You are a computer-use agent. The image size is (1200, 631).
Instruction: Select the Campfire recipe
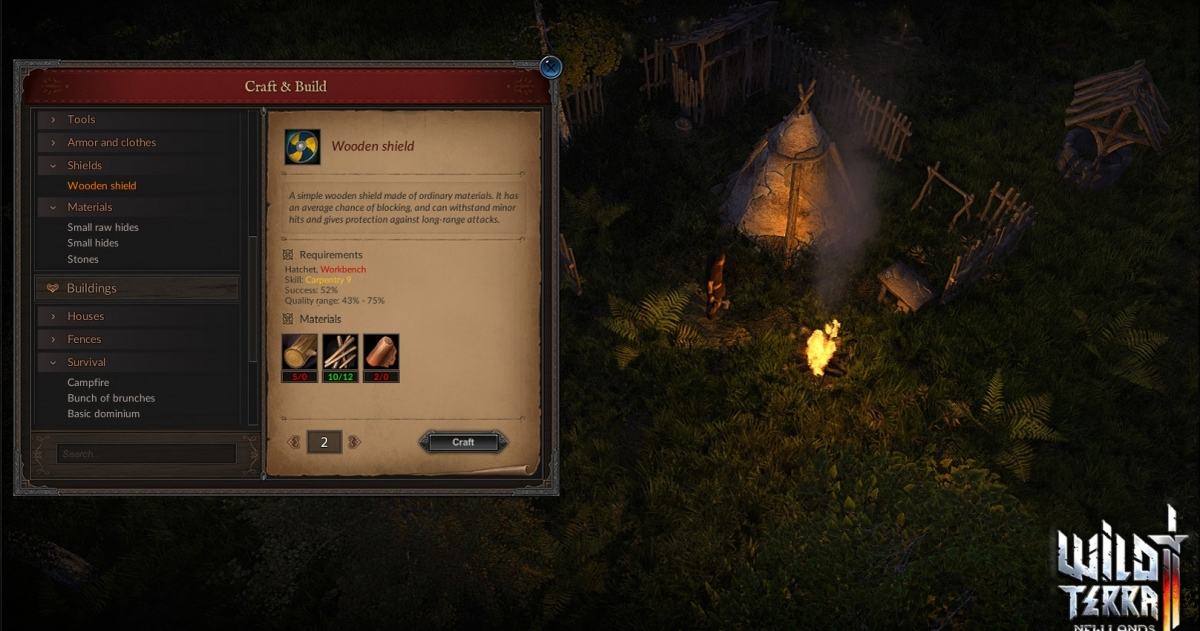click(88, 383)
